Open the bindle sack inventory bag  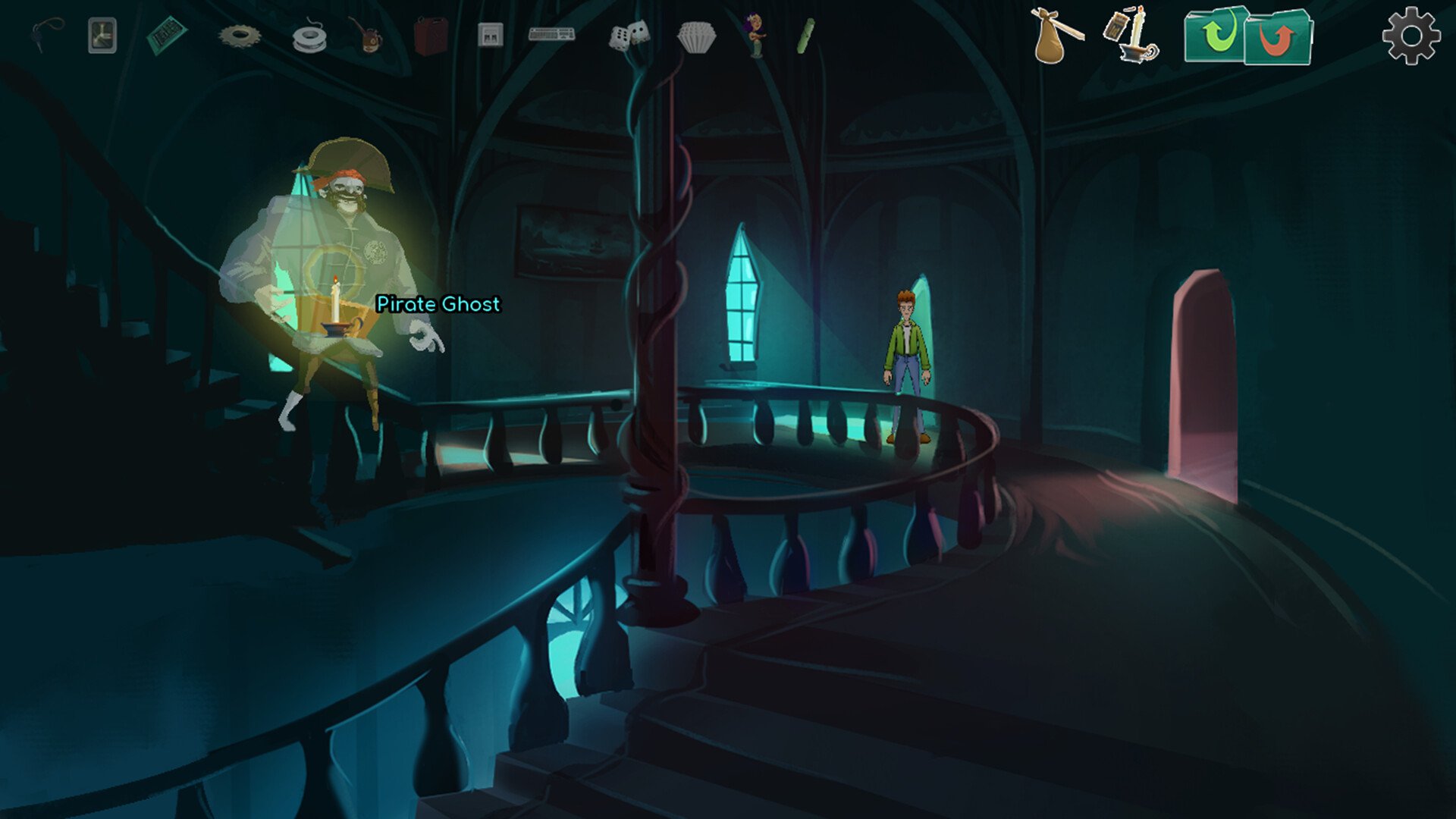(x=1056, y=36)
